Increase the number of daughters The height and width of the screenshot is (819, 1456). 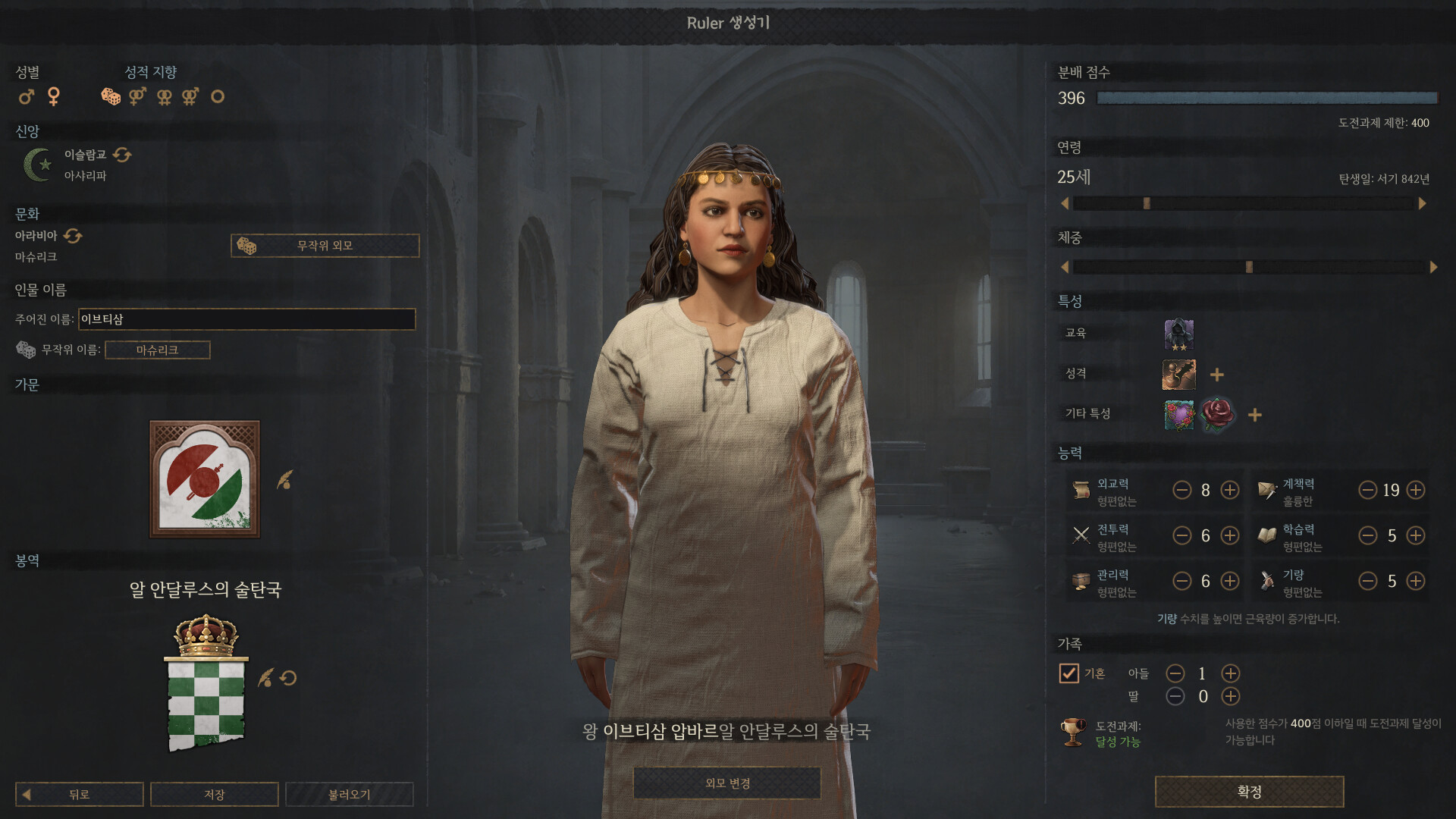[1230, 696]
